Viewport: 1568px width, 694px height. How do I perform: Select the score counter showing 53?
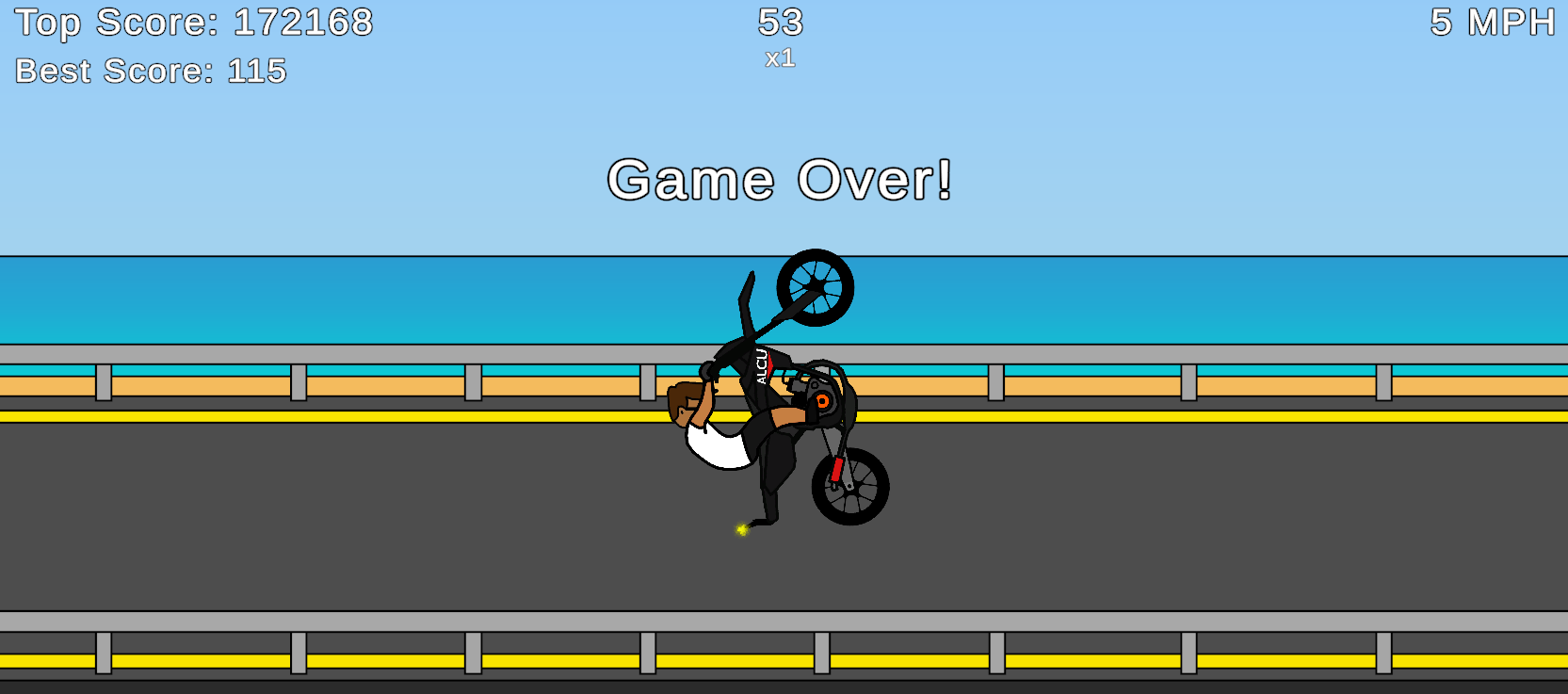[783, 24]
